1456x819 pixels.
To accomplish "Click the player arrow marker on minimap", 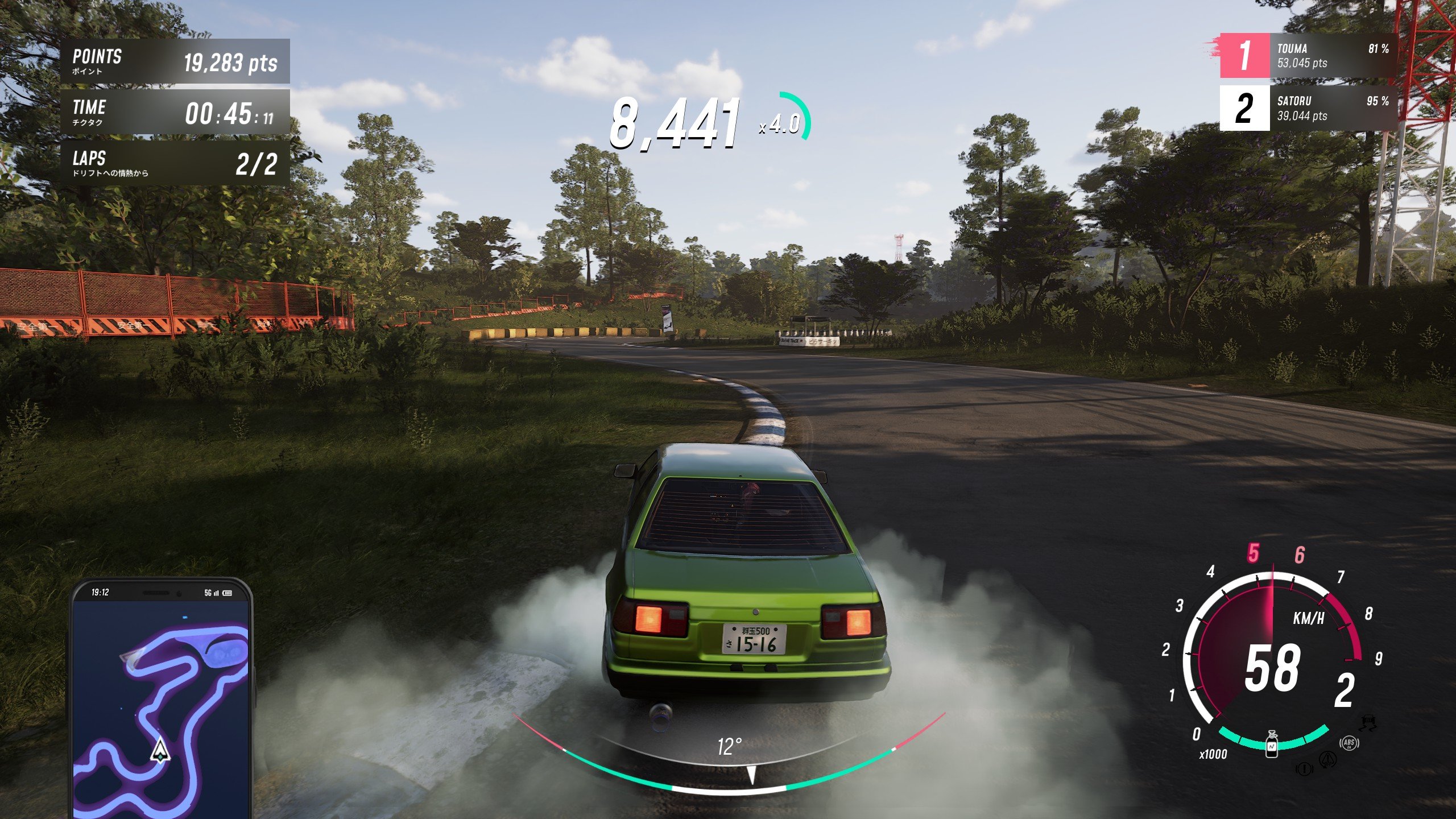I will coord(160,750).
